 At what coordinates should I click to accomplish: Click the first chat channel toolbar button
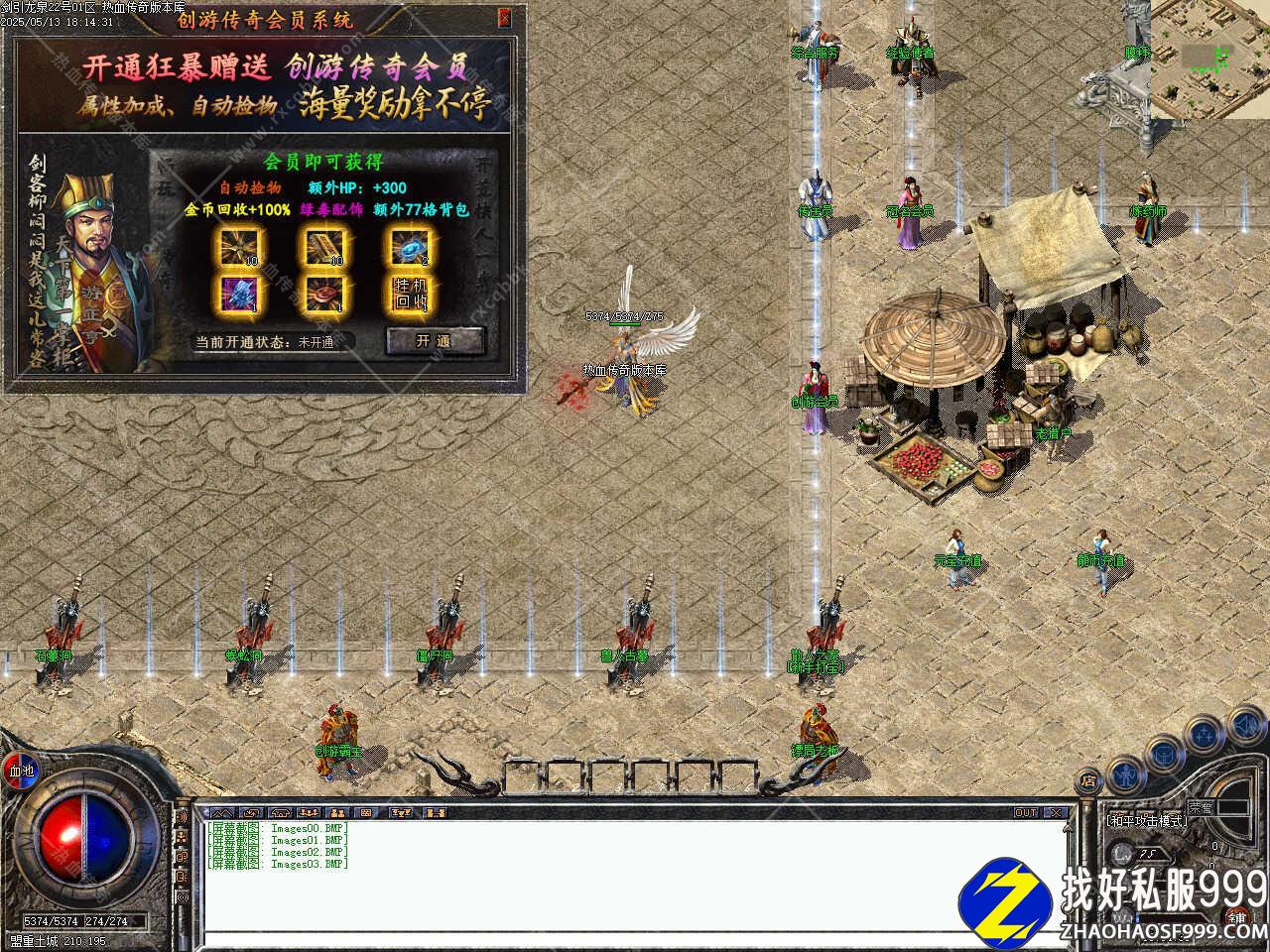point(220,813)
